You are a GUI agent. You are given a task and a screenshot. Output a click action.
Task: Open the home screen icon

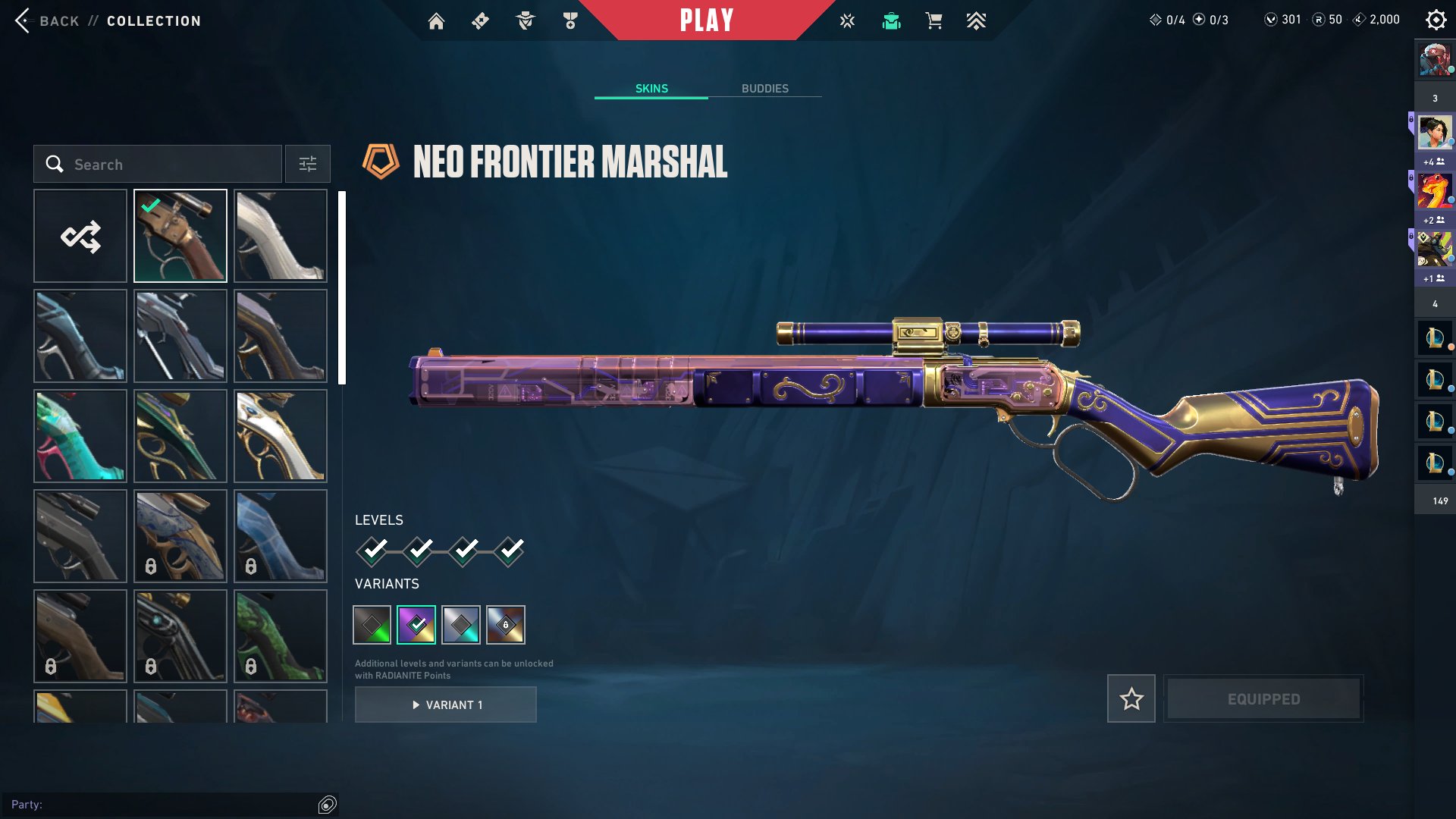pos(436,21)
